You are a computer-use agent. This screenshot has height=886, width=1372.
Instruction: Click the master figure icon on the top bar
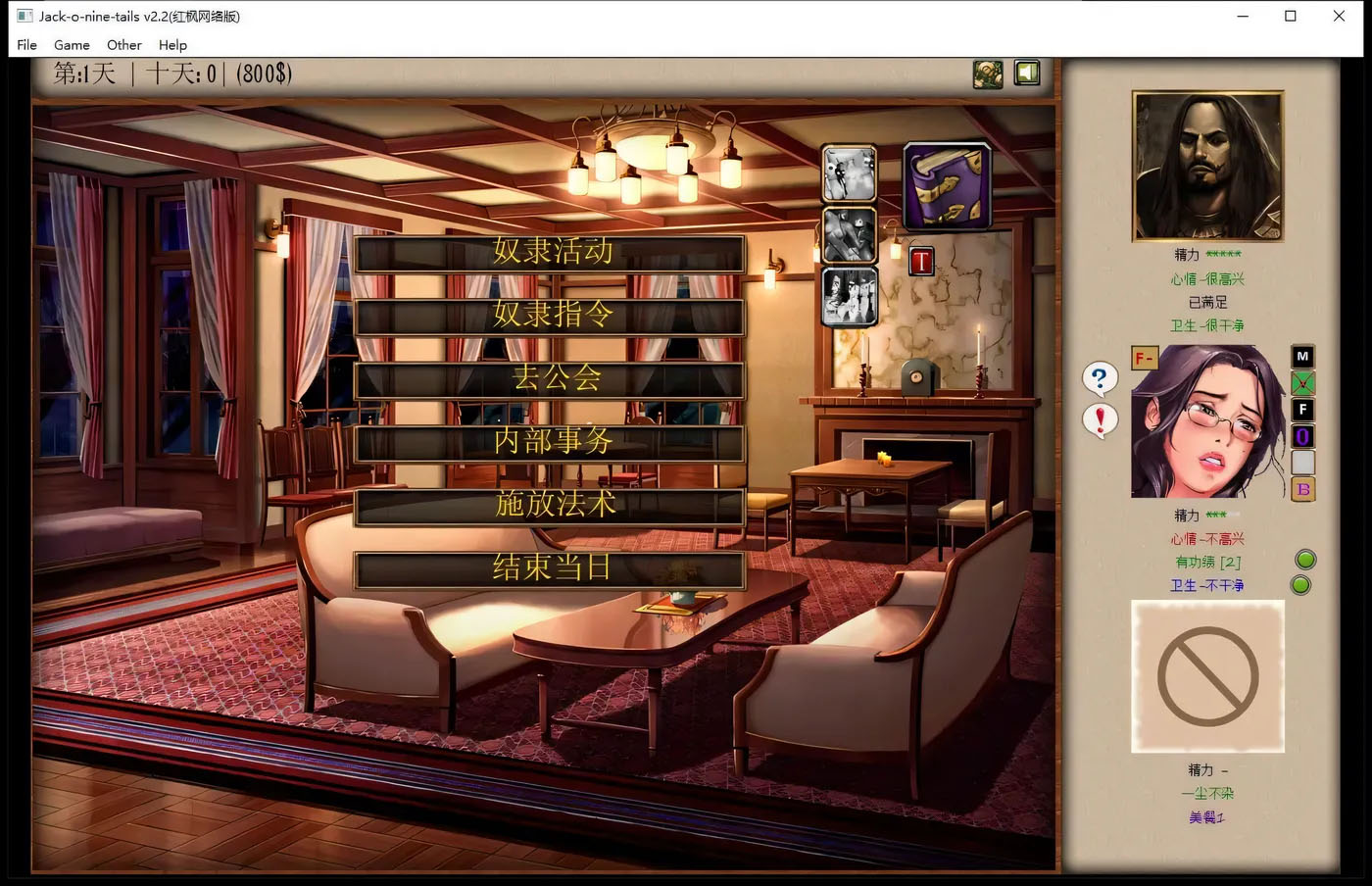(987, 73)
